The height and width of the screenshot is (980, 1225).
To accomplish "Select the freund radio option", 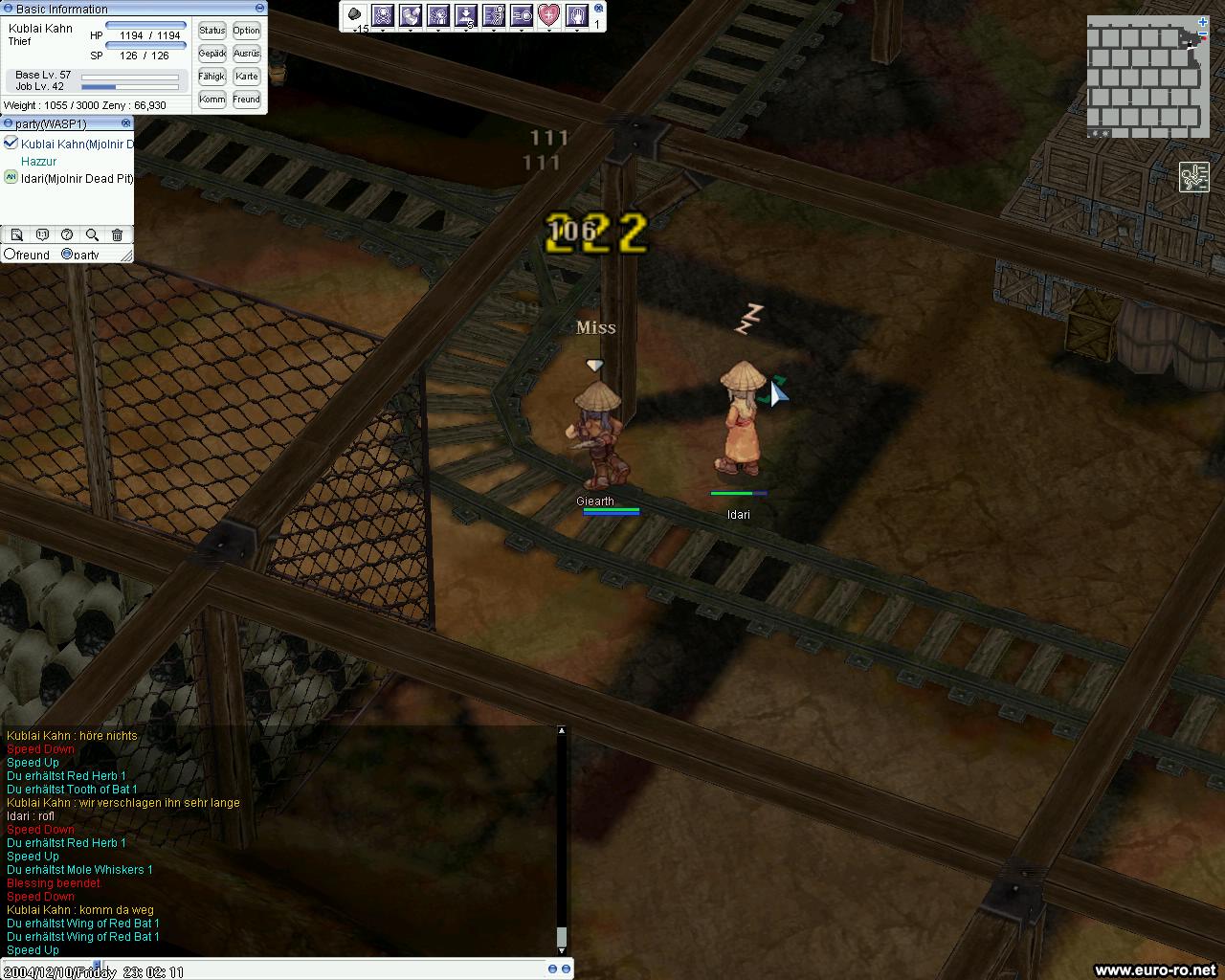I will [x=10, y=255].
